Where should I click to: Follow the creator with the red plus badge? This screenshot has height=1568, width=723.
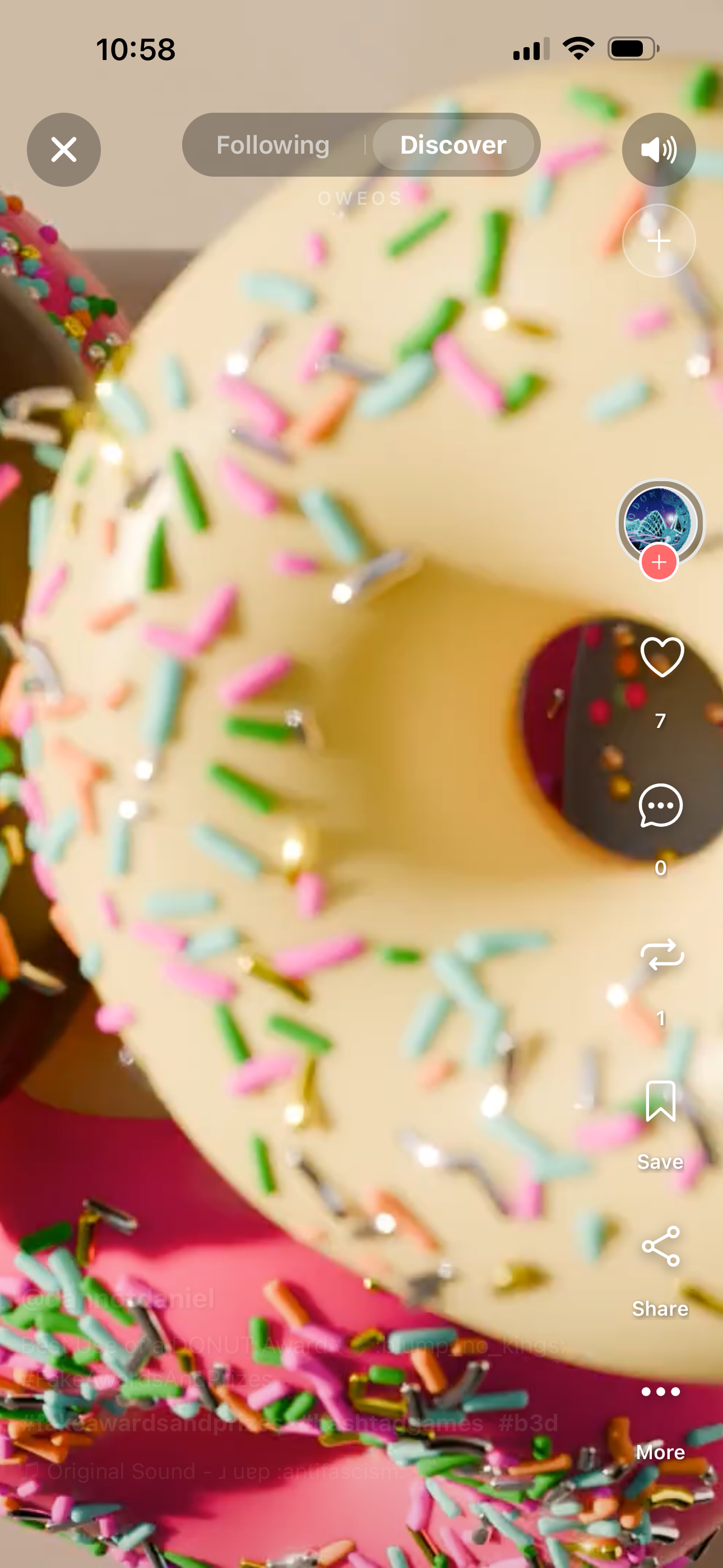point(659,562)
